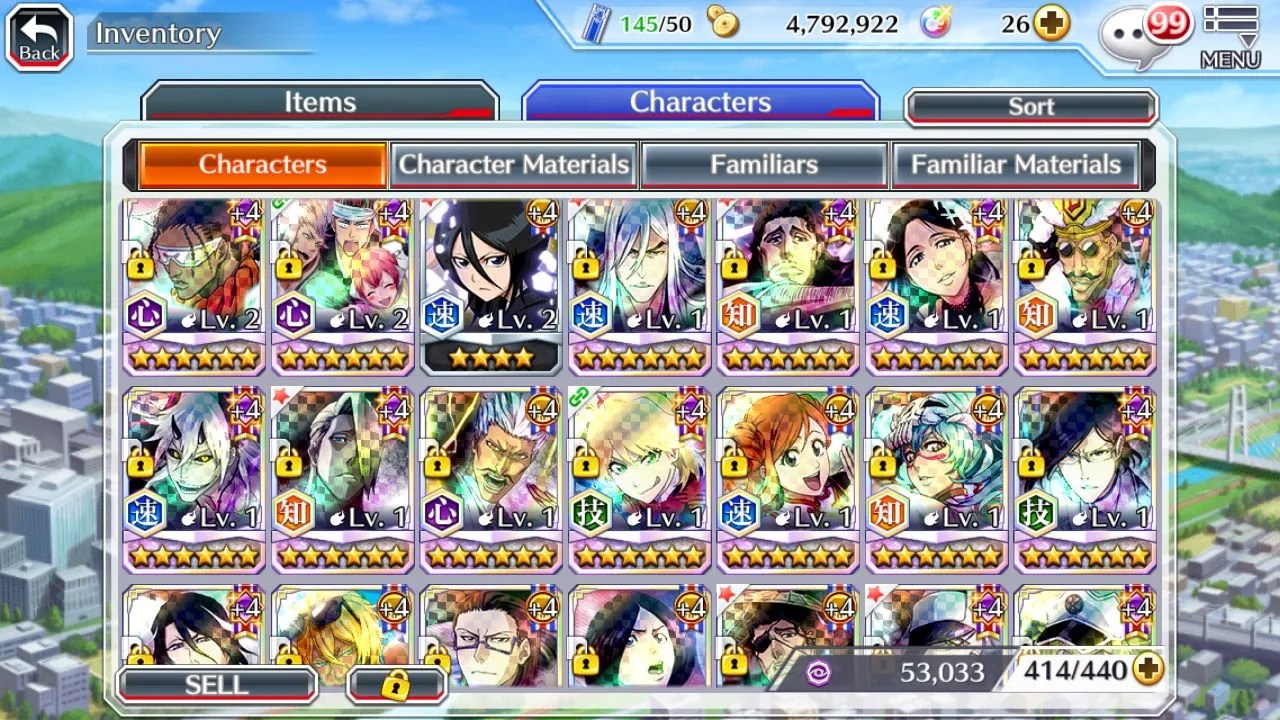1280x720 pixels.
Task: Tap the SELL button
Action: [216, 685]
